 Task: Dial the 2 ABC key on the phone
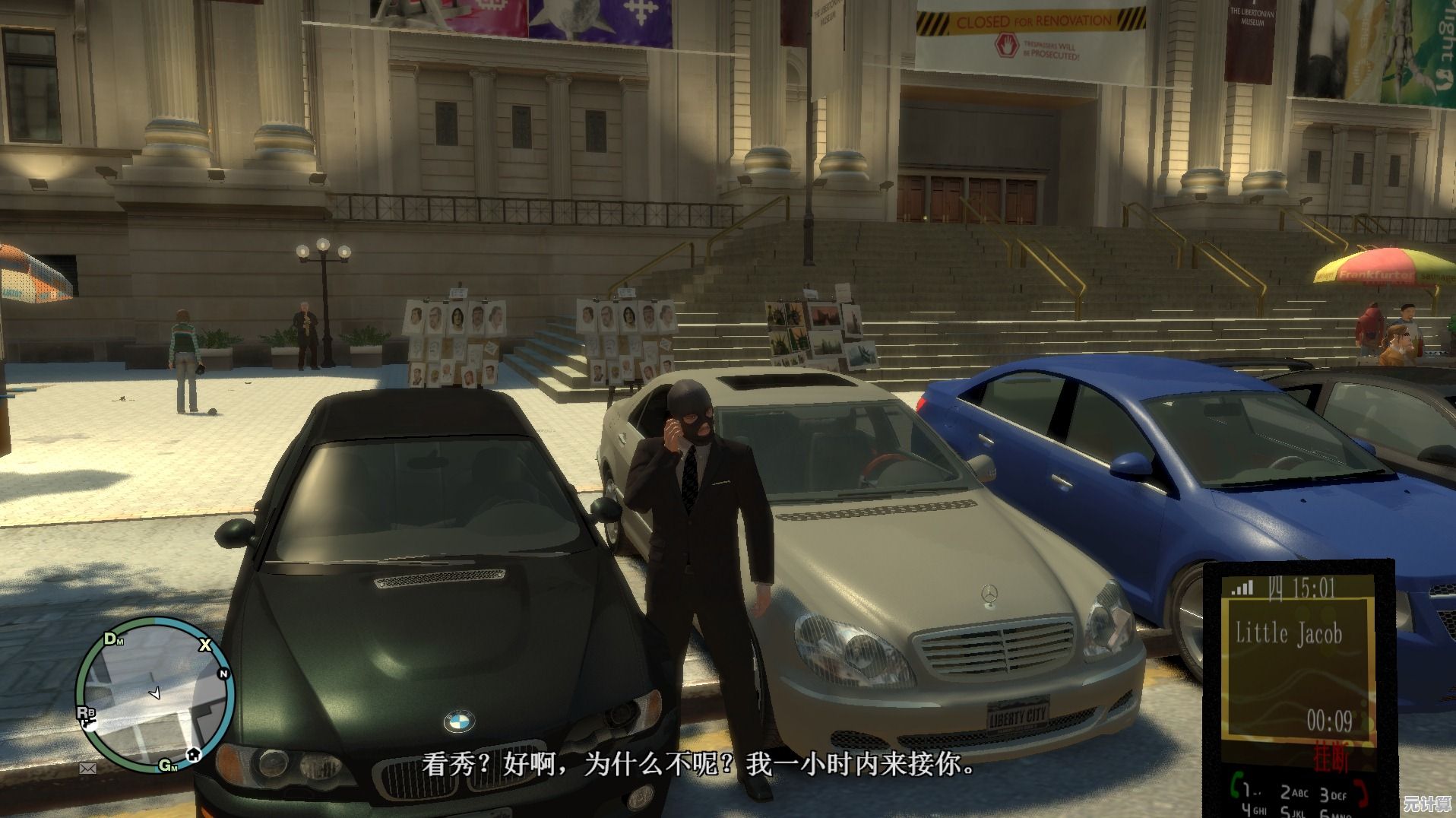click(1294, 793)
